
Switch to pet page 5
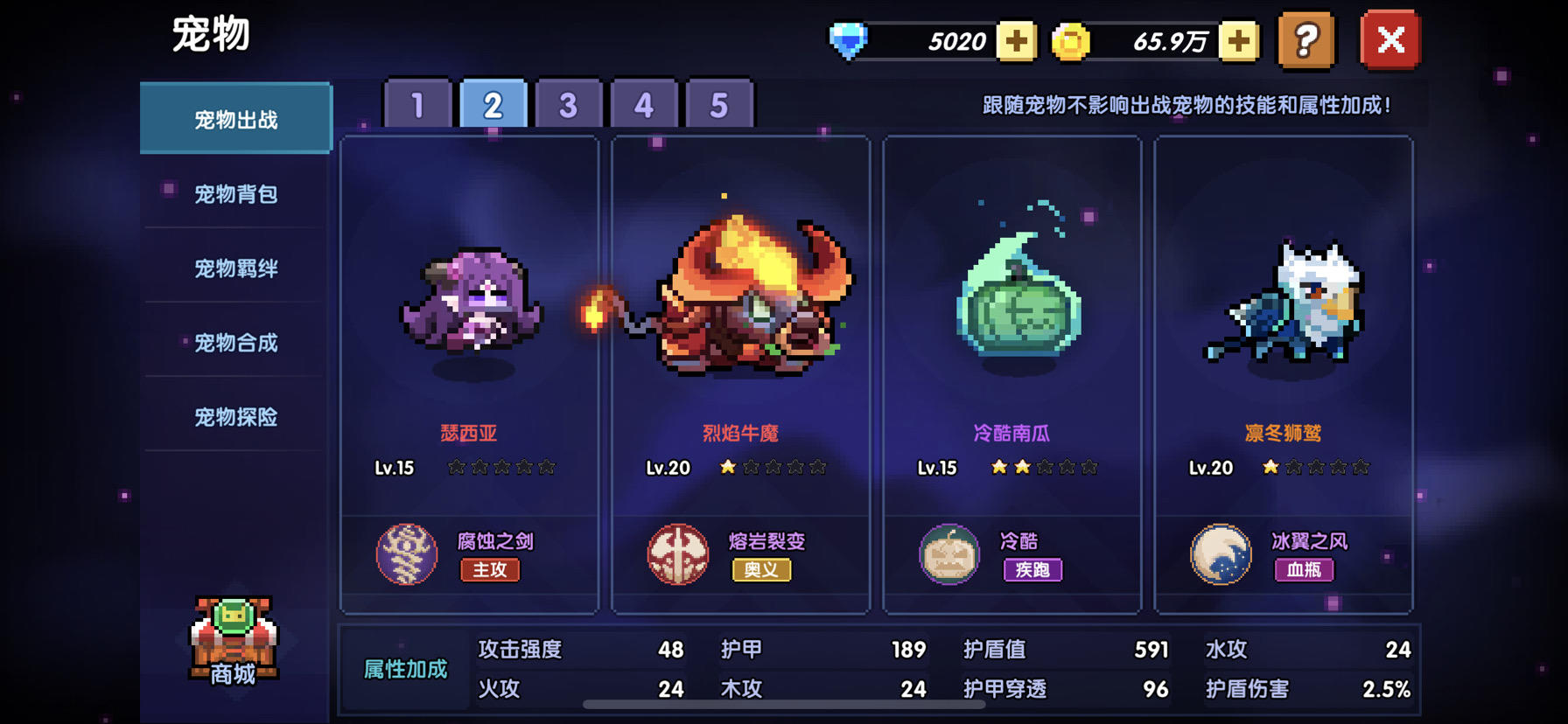(719, 103)
